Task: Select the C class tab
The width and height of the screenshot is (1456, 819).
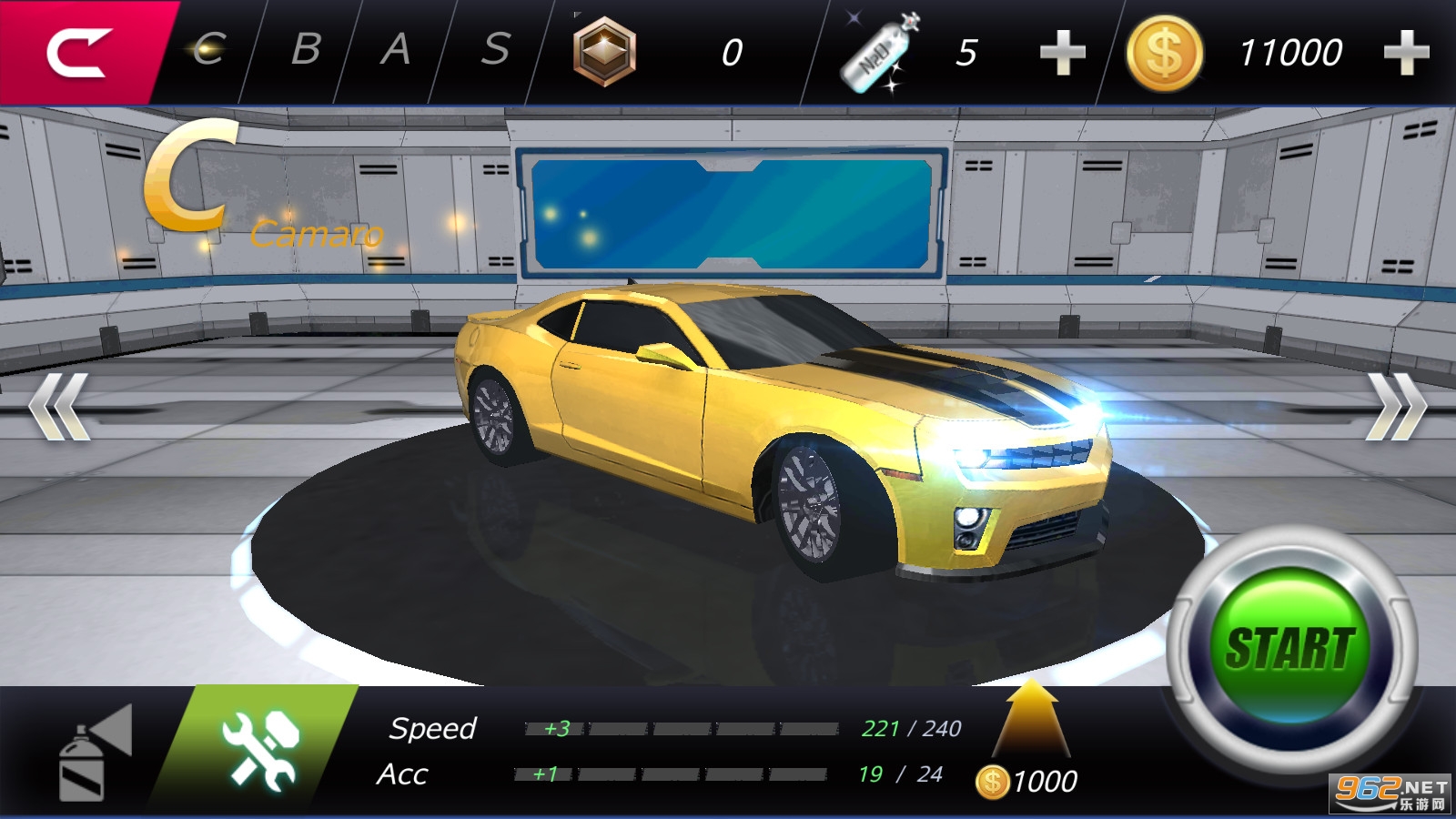Action: (x=210, y=50)
